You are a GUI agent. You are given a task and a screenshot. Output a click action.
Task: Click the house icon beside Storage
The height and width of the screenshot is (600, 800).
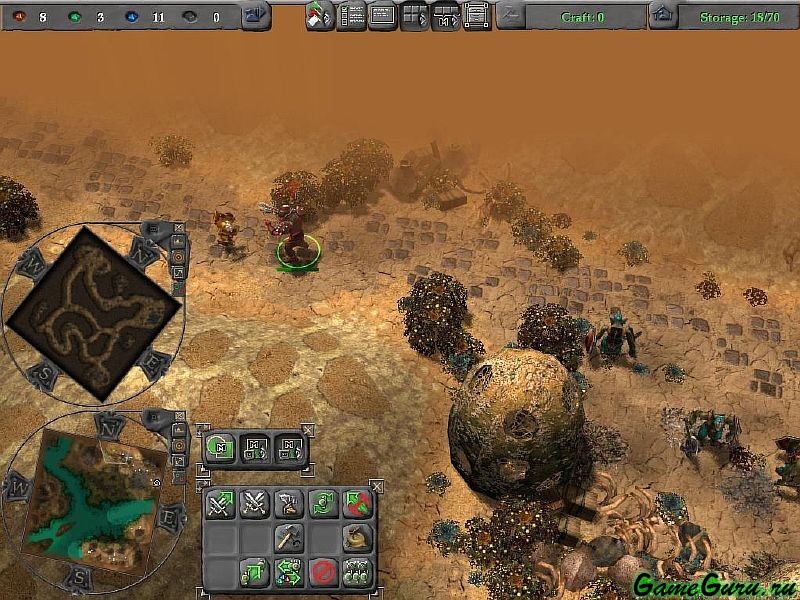(x=662, y=16)
